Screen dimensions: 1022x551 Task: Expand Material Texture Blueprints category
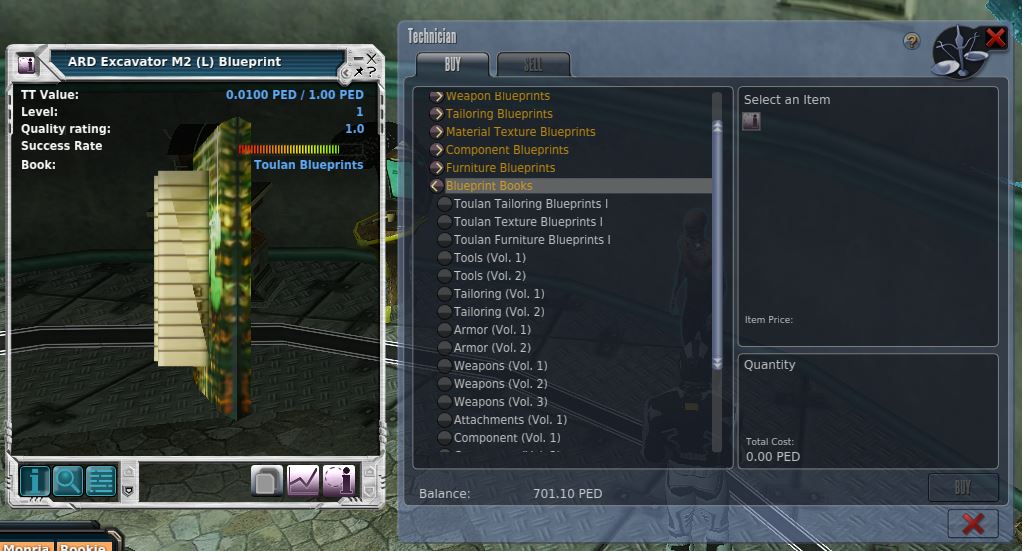[x=520, y=132]
